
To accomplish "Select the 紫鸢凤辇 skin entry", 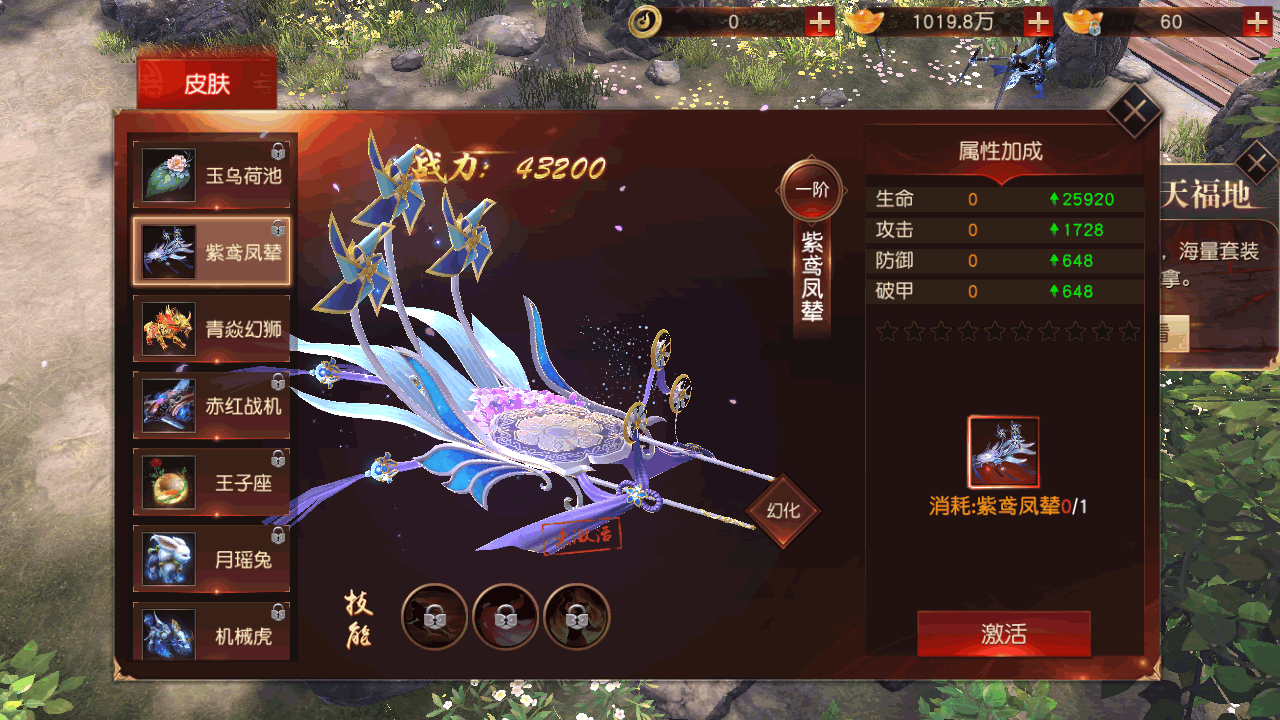I will pyautogui.click(x=212, y=252).
